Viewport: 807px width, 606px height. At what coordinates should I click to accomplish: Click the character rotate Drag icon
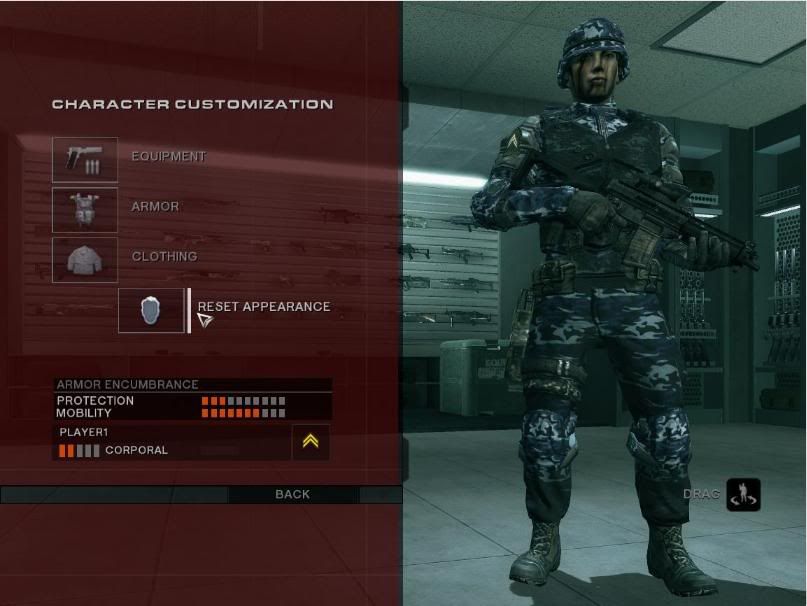click(x=743, y=494)
